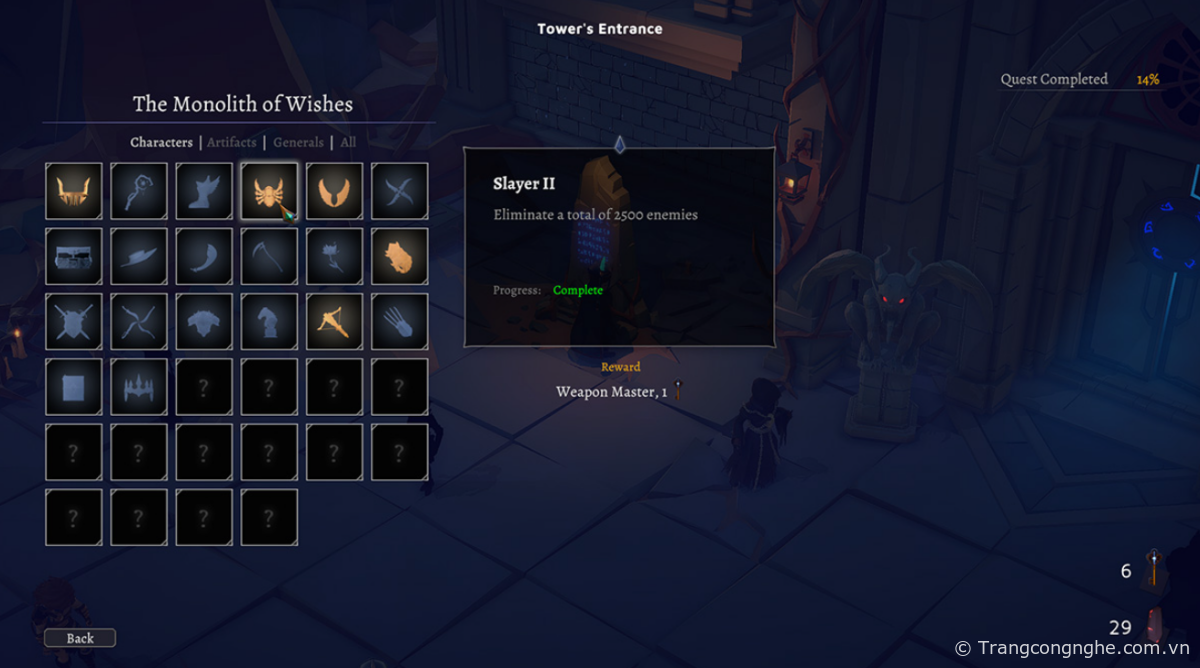Select the clawed gauntlet tile
Viewport: 1200px width, 668px height.
pyautogui.click(x=399, y=321)
